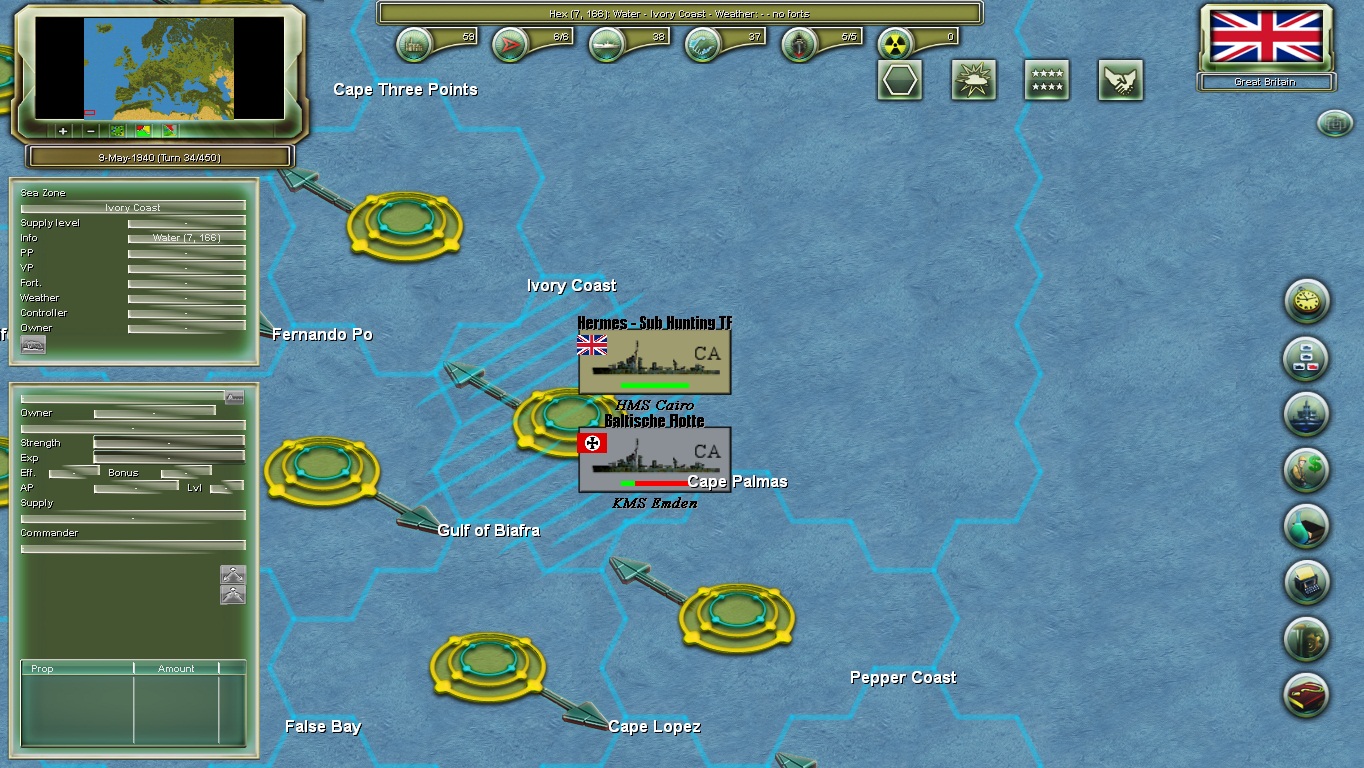1364x768 pixels.
Task: Click the upper double-arrow expander in the unit panel
Action: click(x=233, y=575)
